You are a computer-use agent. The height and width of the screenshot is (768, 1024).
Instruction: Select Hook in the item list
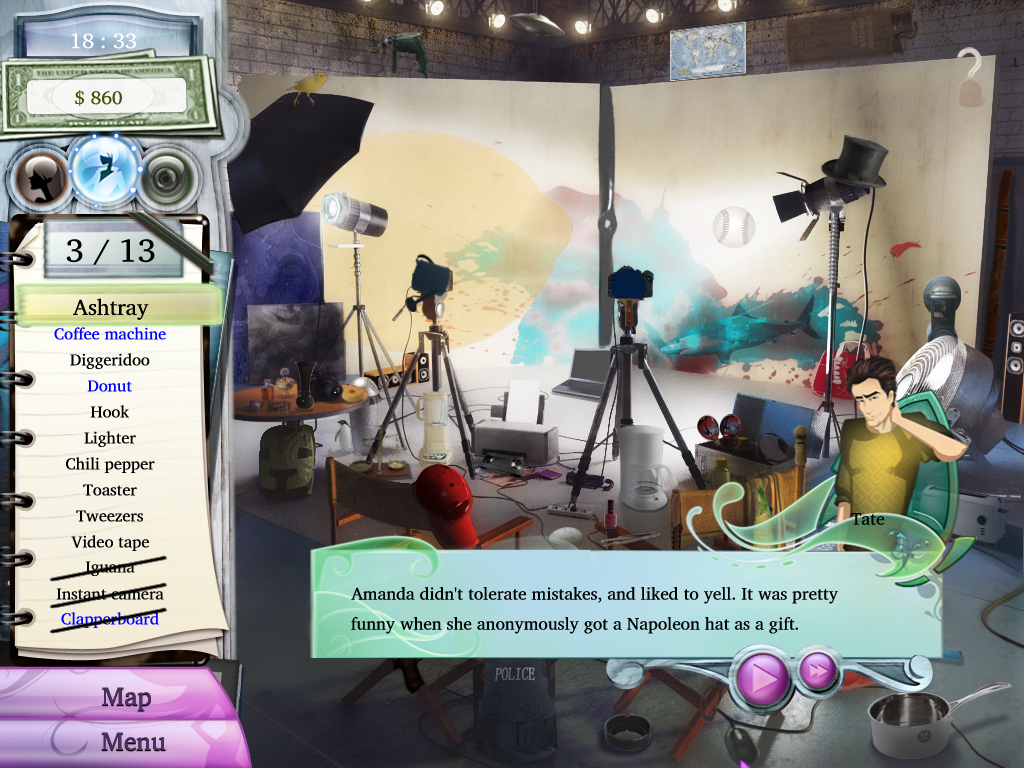coord(110,412)
